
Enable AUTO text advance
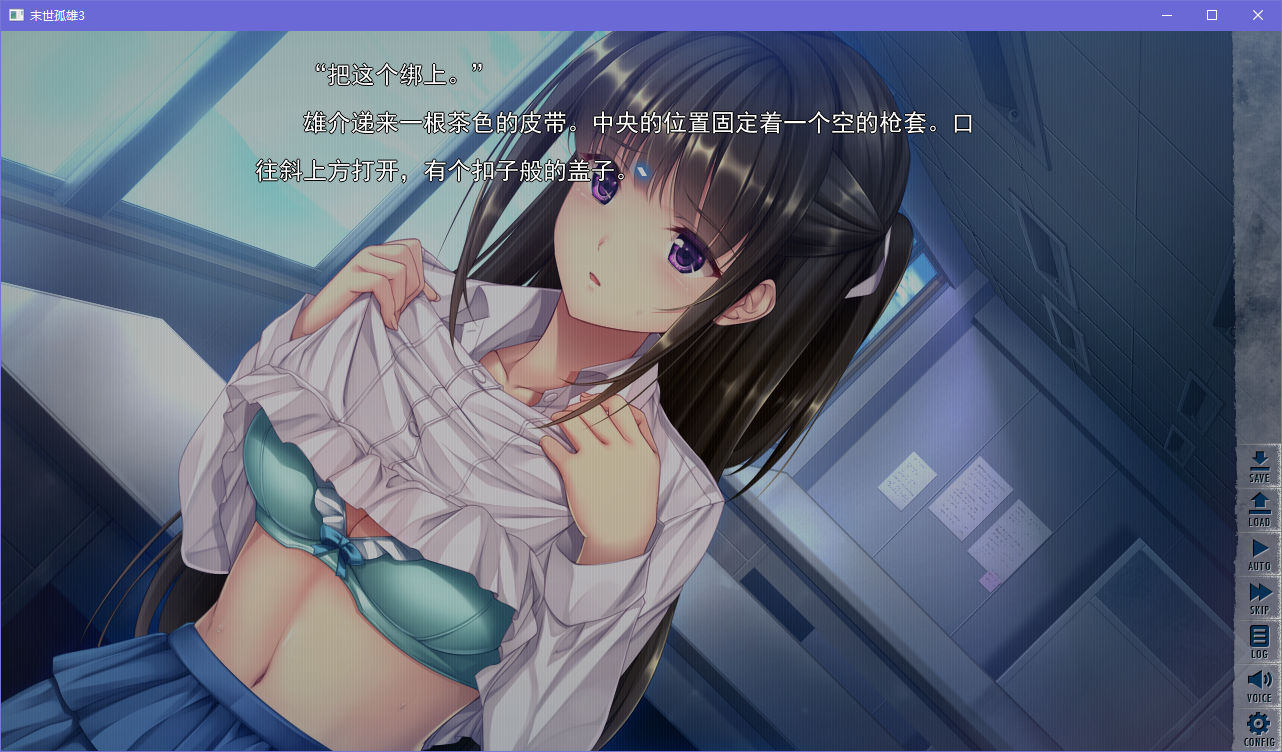1259,553
